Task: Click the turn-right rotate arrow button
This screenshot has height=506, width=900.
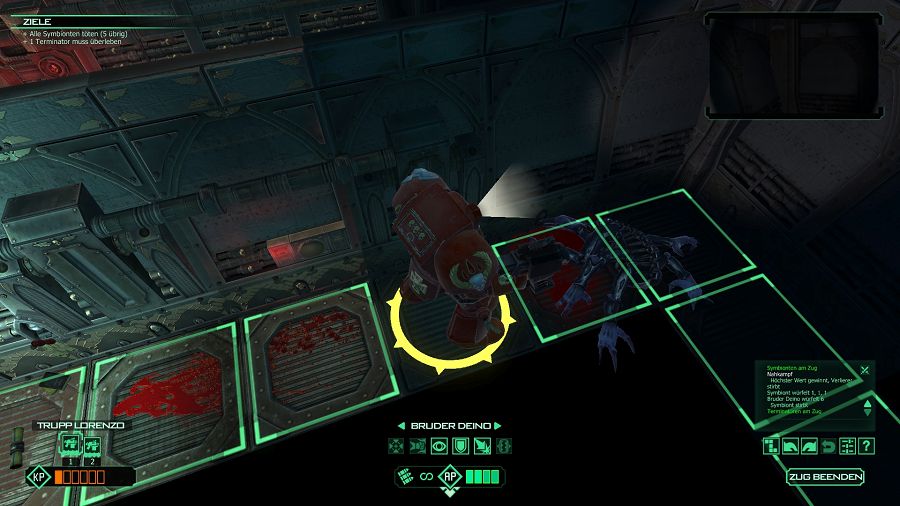Action: 809,446
